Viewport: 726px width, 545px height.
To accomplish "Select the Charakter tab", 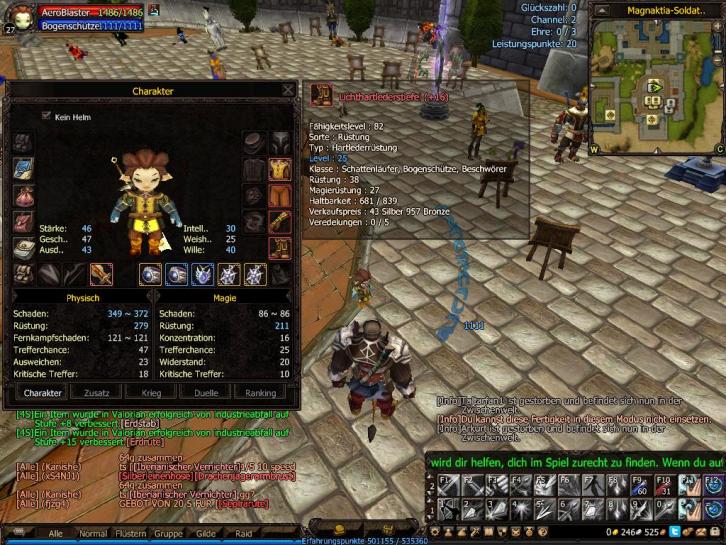I will (x=43, y=393).
